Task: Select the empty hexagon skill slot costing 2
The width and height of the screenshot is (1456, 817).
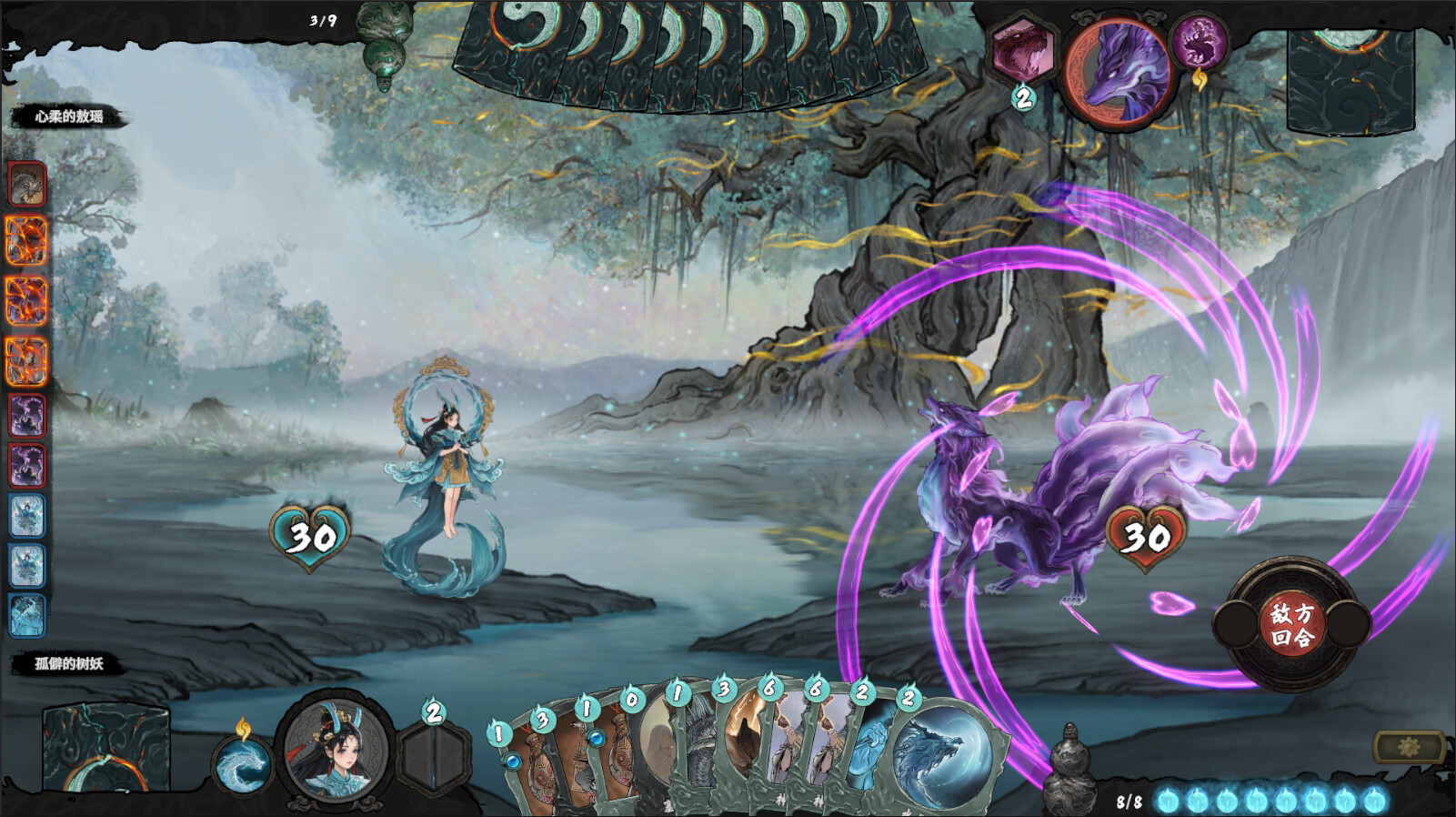Action: click(434, 757)
